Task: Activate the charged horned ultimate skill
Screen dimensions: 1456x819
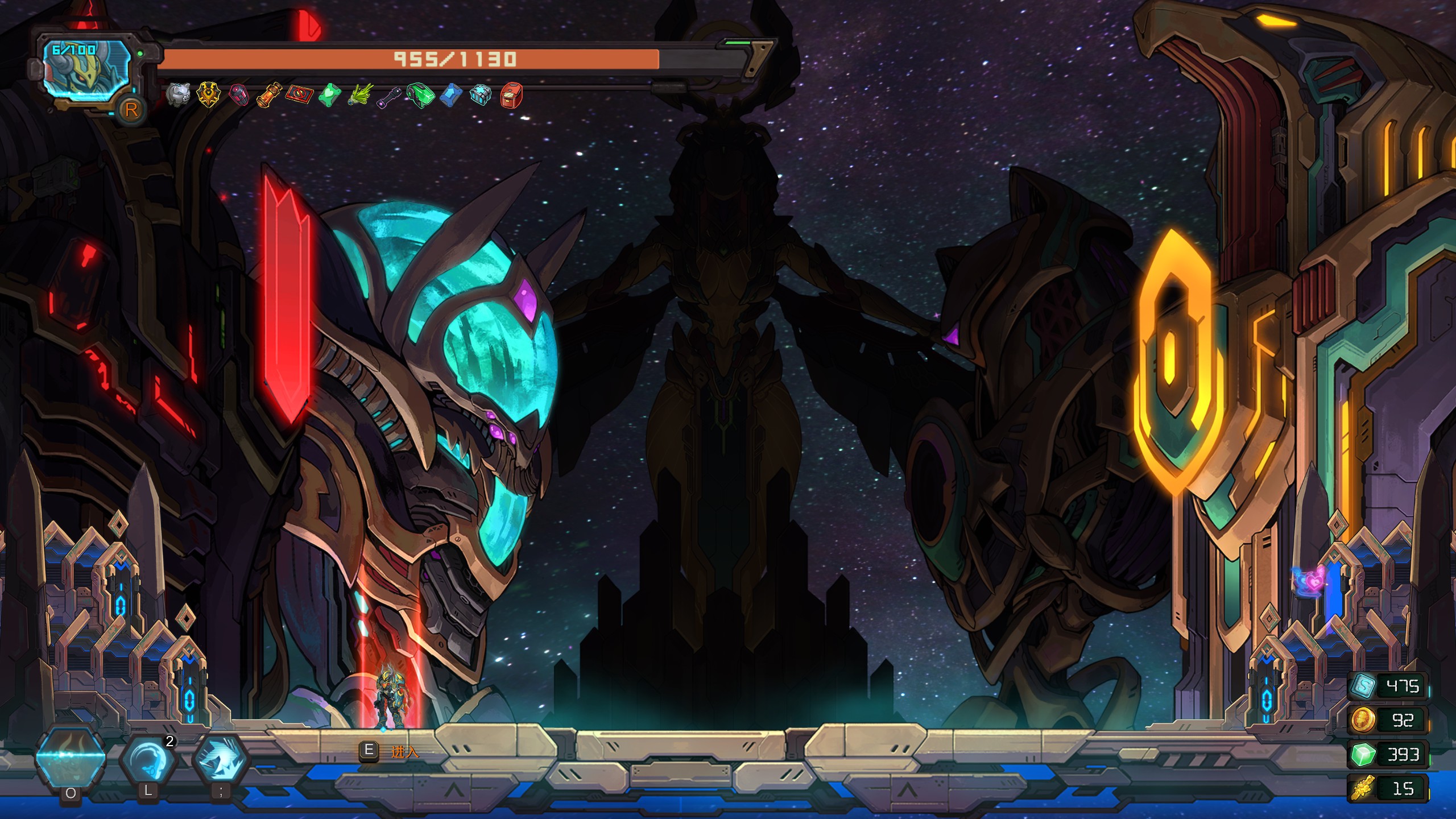Action: coord(71,756)
